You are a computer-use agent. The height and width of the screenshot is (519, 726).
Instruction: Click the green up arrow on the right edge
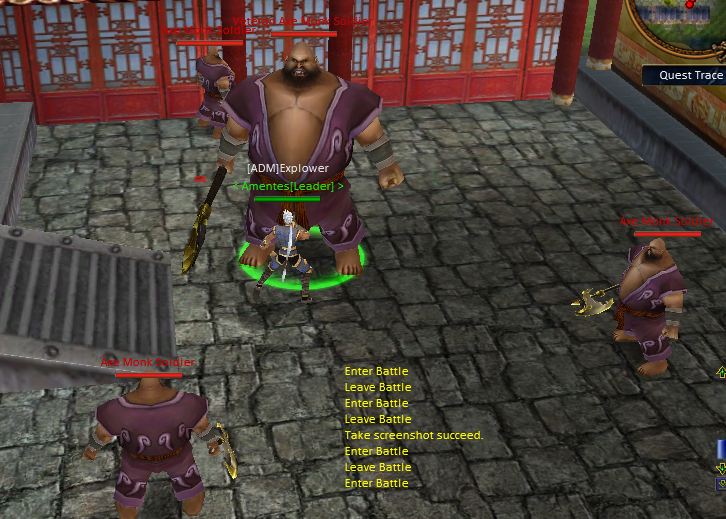coord(721,373)
